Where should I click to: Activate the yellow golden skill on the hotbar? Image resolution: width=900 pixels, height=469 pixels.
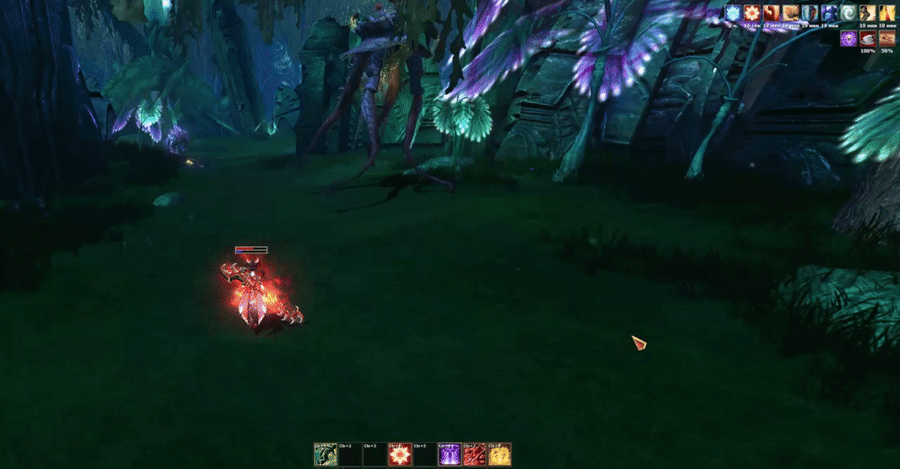pyautogui.click(x=500, y=454)
